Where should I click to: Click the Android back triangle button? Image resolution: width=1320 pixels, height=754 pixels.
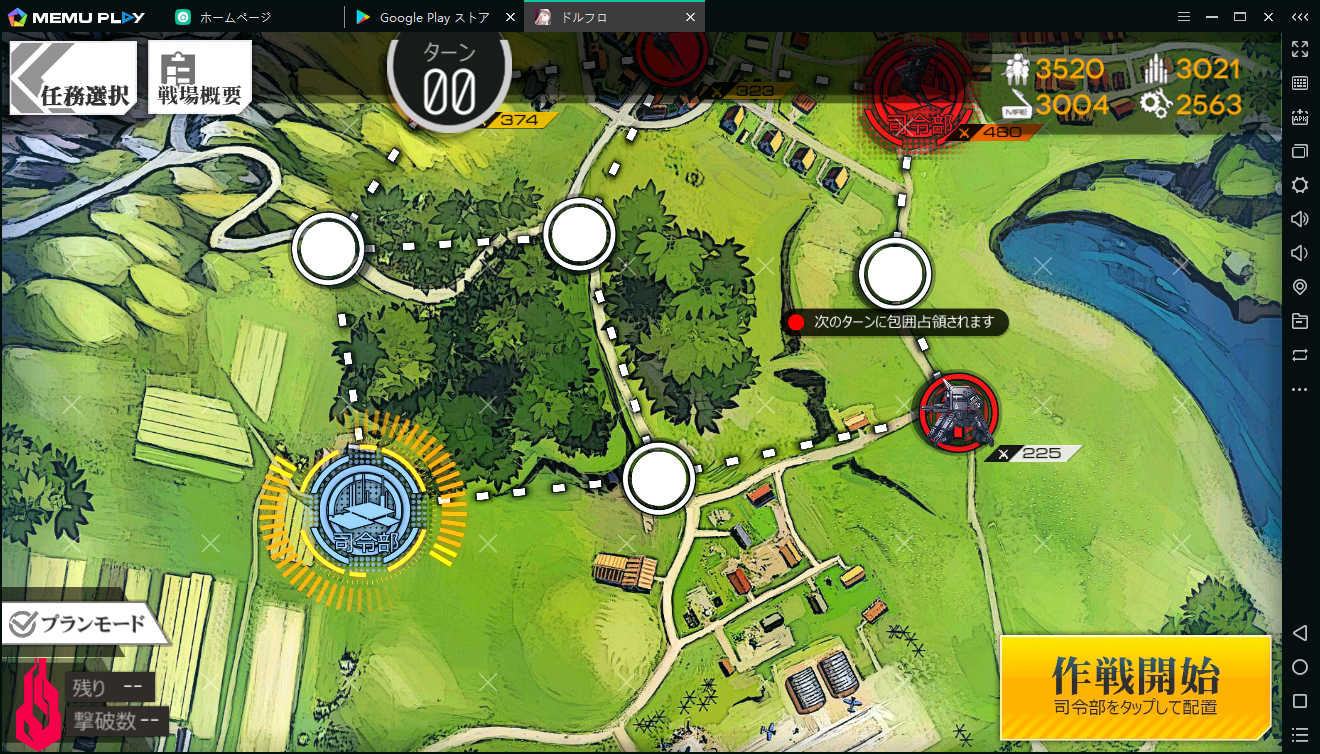tap(1300, 633)
